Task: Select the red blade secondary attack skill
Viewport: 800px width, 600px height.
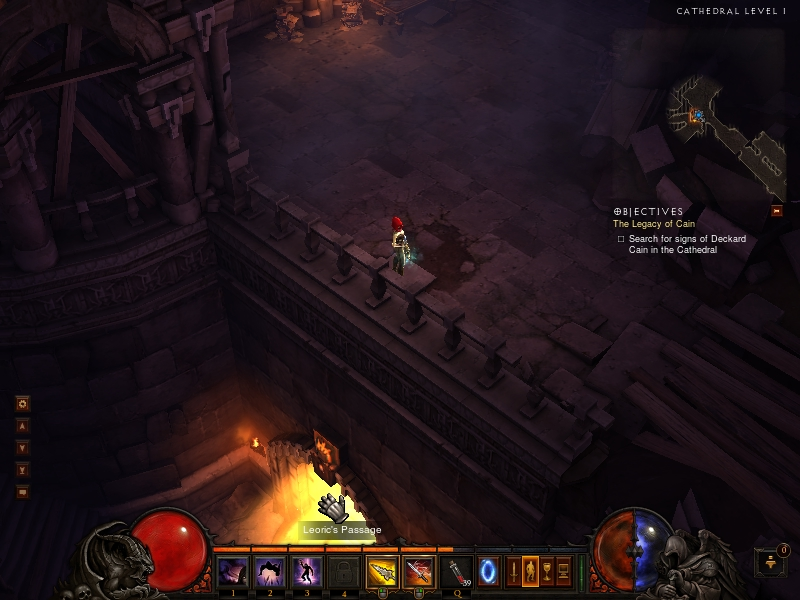Action: (418, 572)
